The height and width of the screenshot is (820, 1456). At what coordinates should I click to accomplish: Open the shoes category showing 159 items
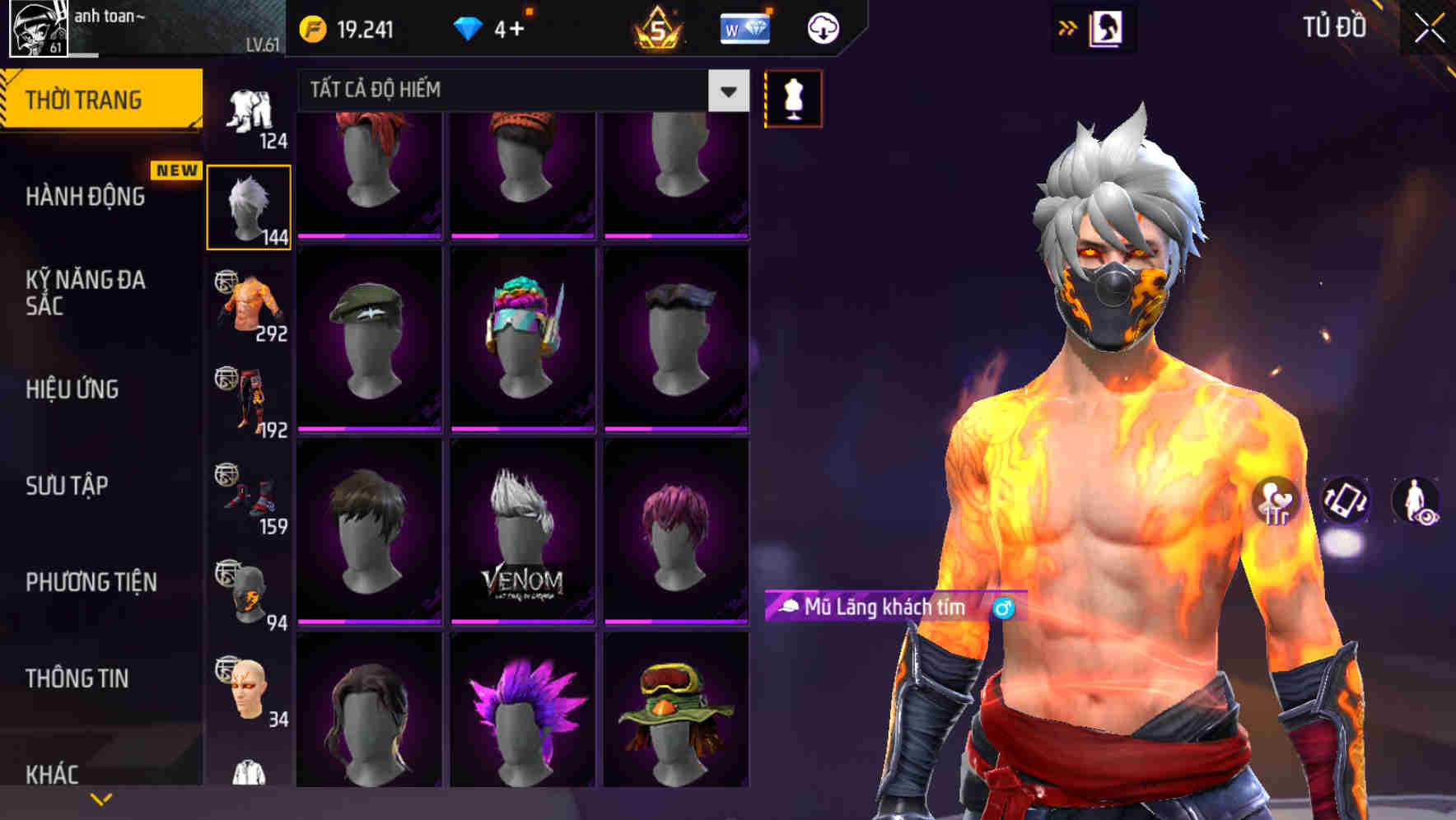250,496
